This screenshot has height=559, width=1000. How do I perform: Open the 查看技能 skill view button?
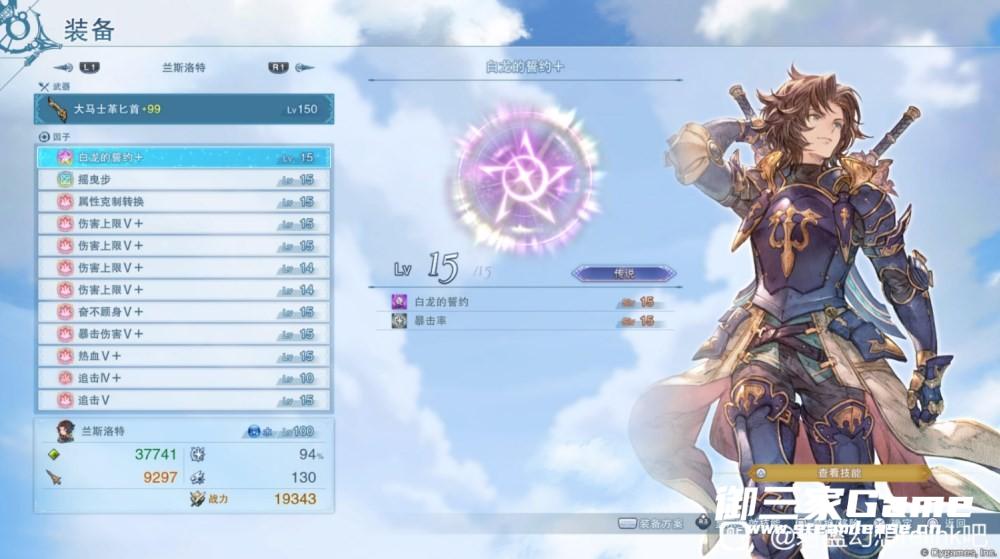coord(838,472)
